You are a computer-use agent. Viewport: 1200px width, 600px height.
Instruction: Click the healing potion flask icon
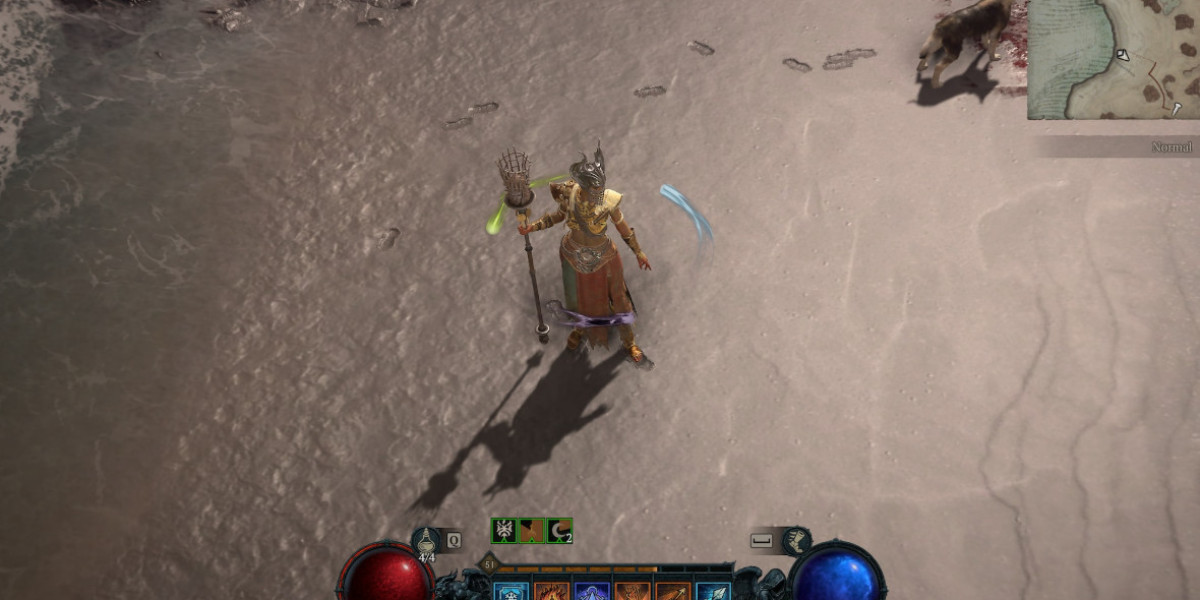(427, 540)
